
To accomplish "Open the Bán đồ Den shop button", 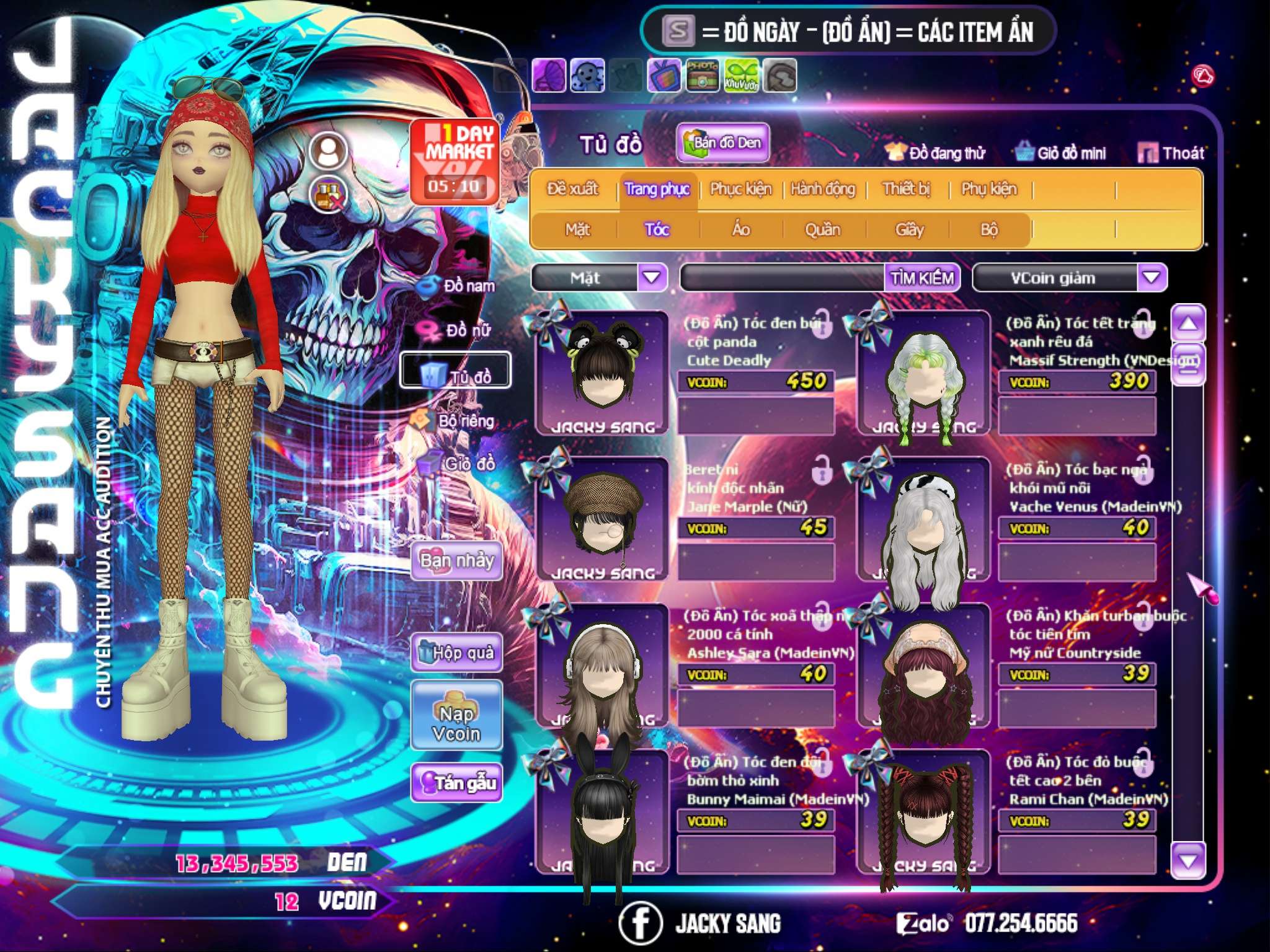I will (722, 143).
